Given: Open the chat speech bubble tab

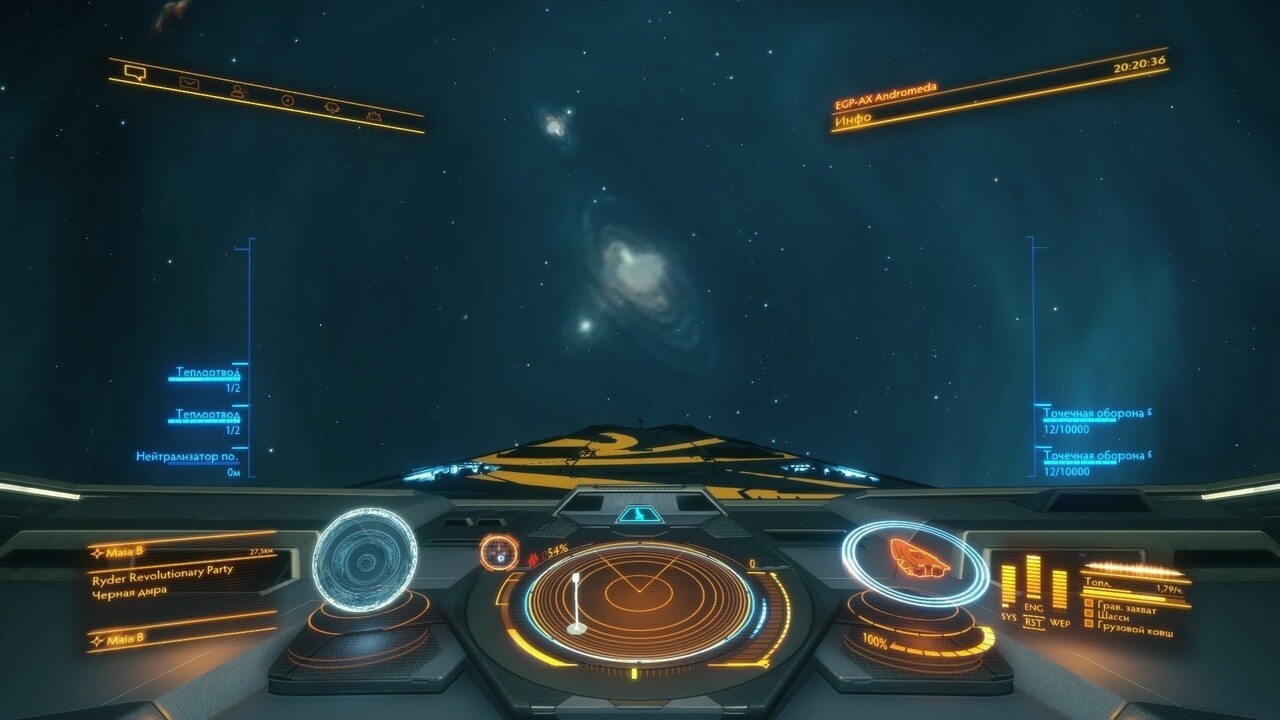Looking at the screenshot, I should pos(136,72).
